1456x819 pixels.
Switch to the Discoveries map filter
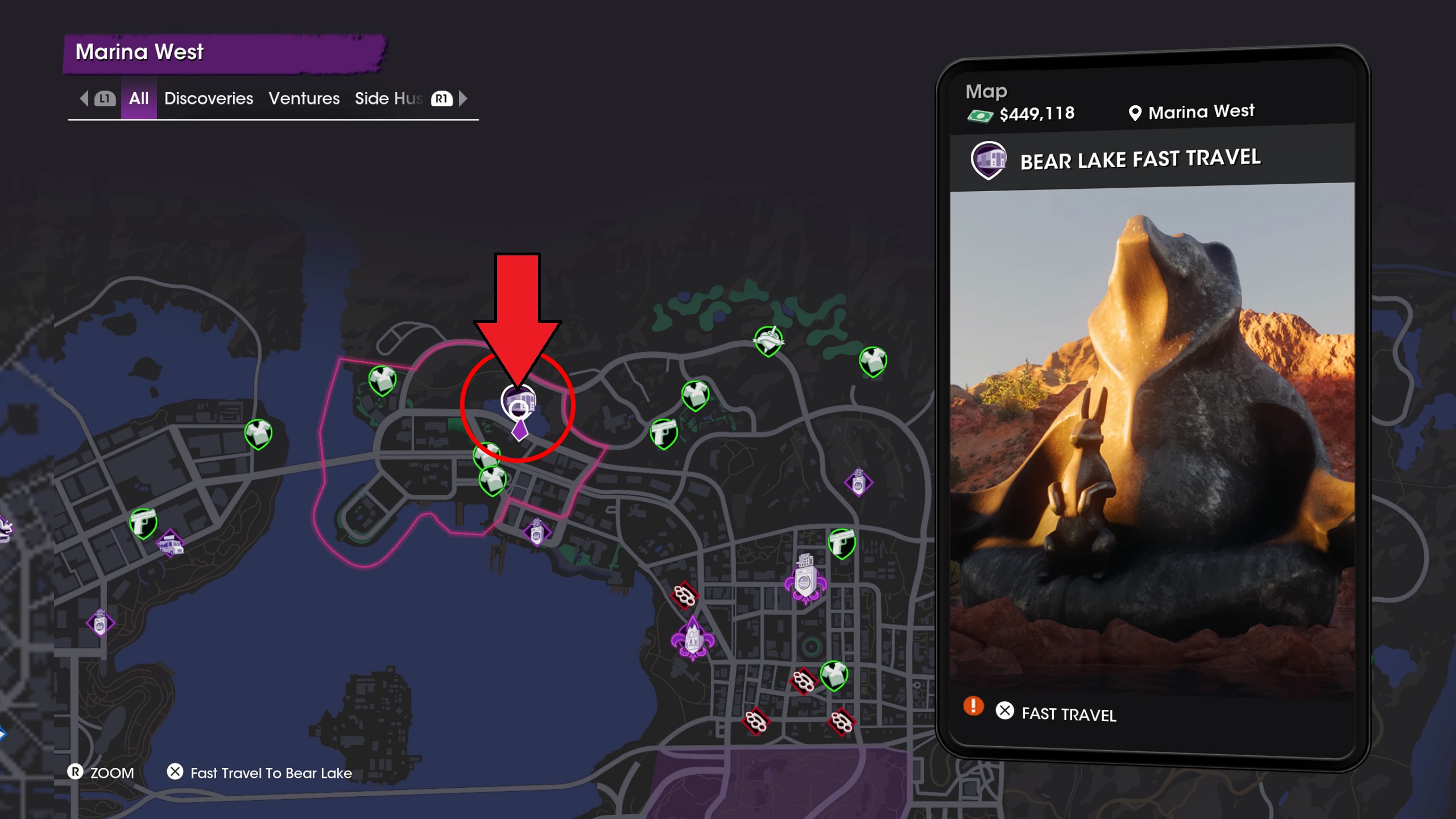(x=208, y=98)
